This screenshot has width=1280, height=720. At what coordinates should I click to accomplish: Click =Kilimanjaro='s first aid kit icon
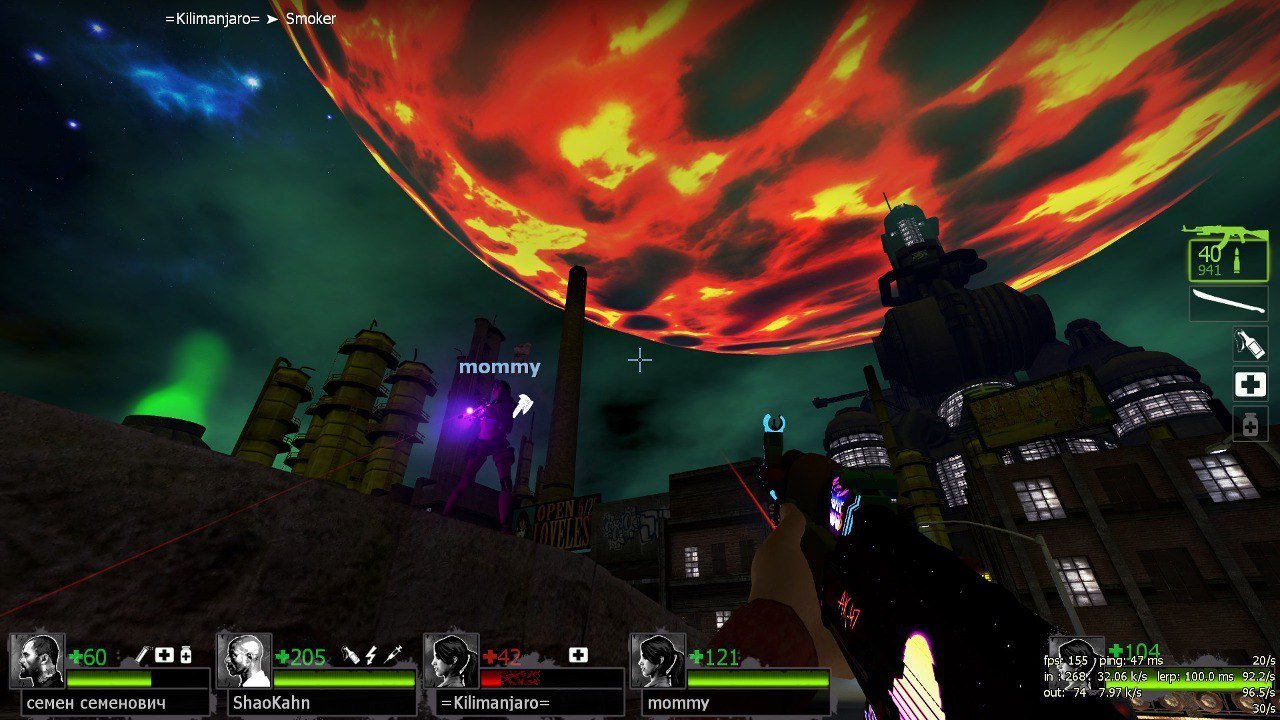click(x=578, y=656)
